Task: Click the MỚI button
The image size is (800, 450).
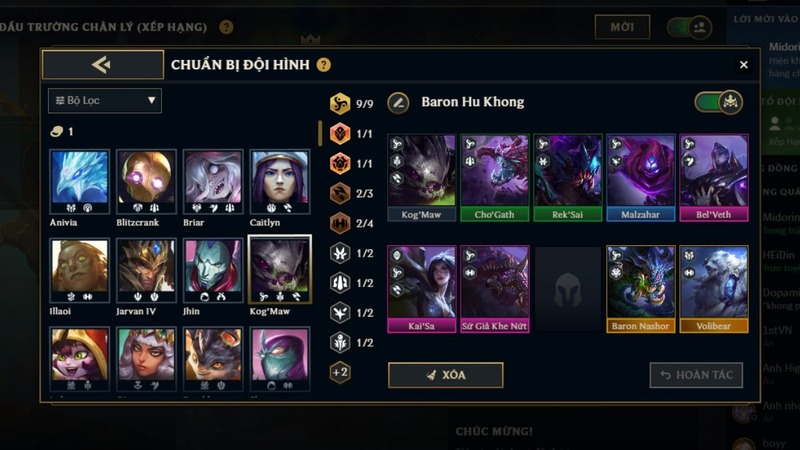Action: point(622,27)
